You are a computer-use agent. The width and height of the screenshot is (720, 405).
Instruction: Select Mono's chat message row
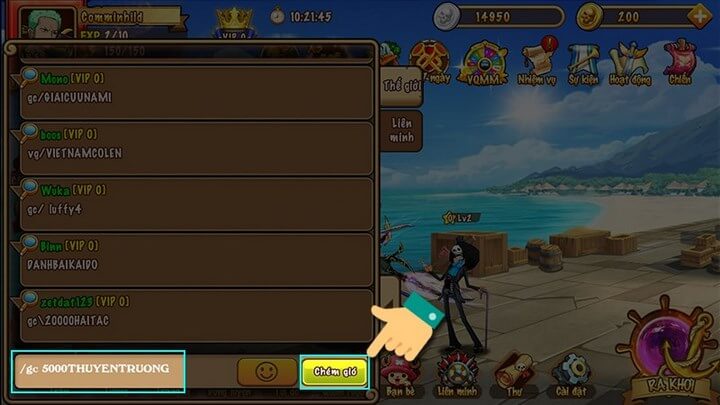(x=190, y=92)
